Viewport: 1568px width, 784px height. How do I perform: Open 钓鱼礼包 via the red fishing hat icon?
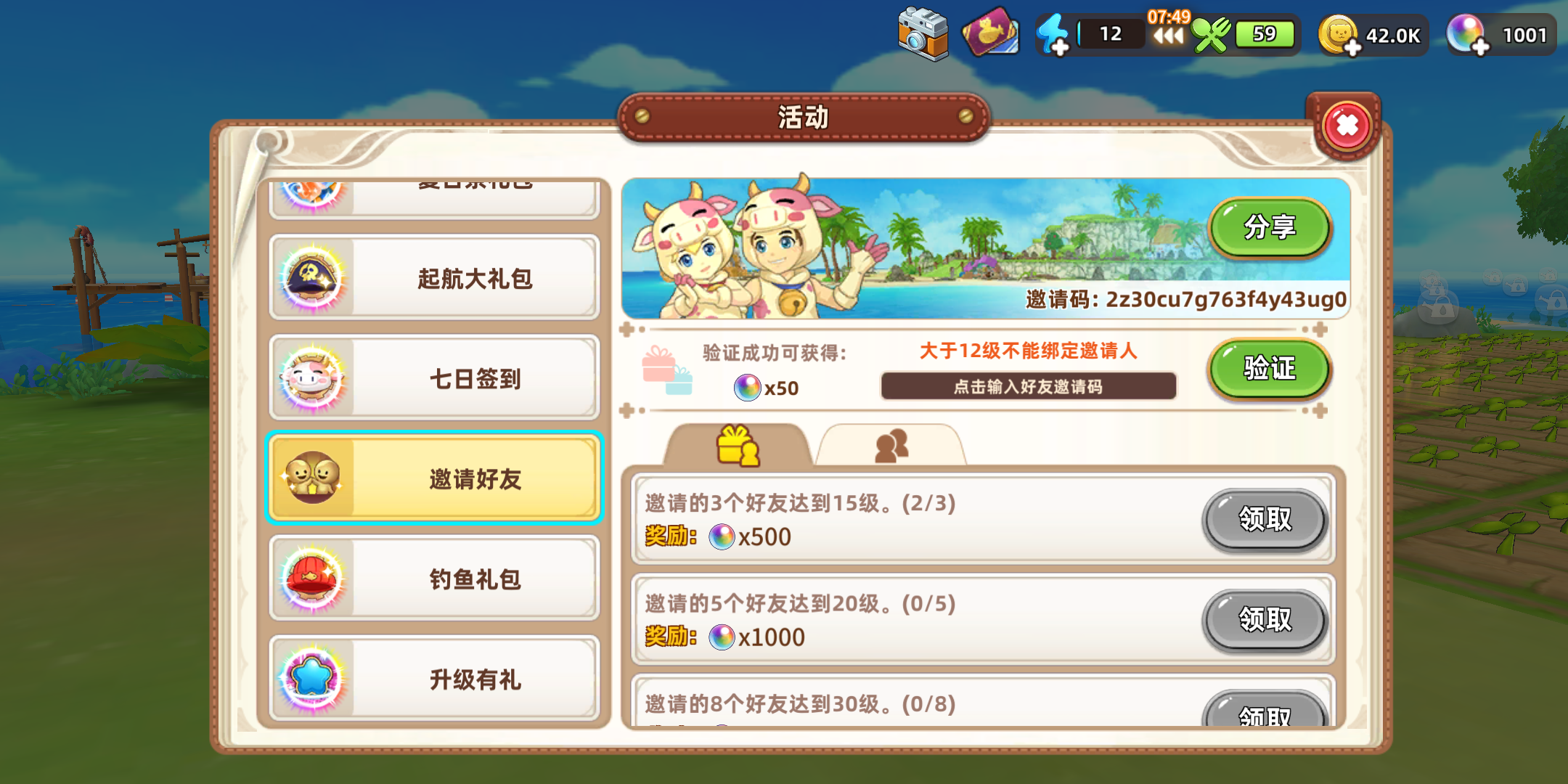tap(315, 579)
